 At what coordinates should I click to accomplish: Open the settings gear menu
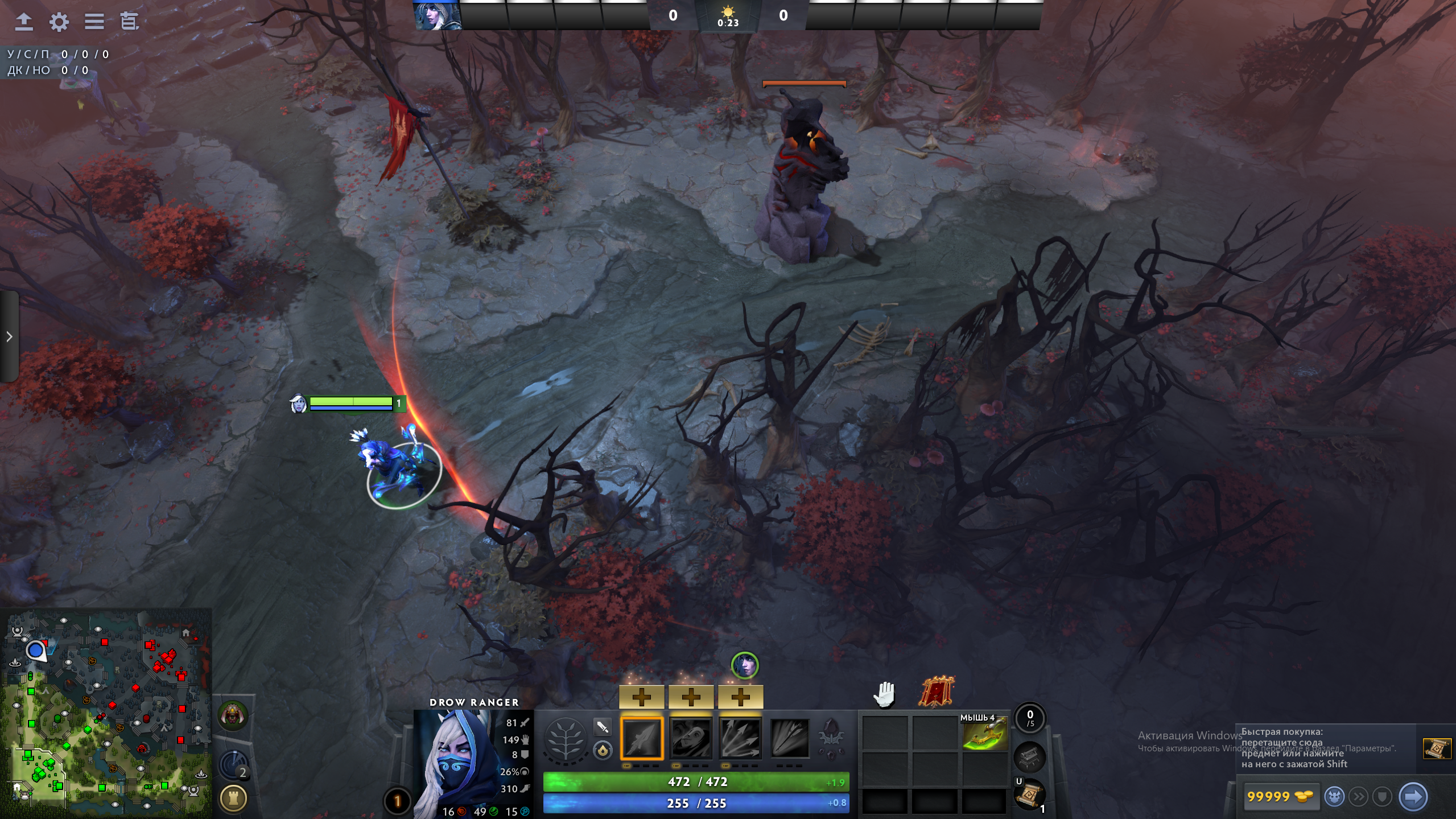pos(59,22)
